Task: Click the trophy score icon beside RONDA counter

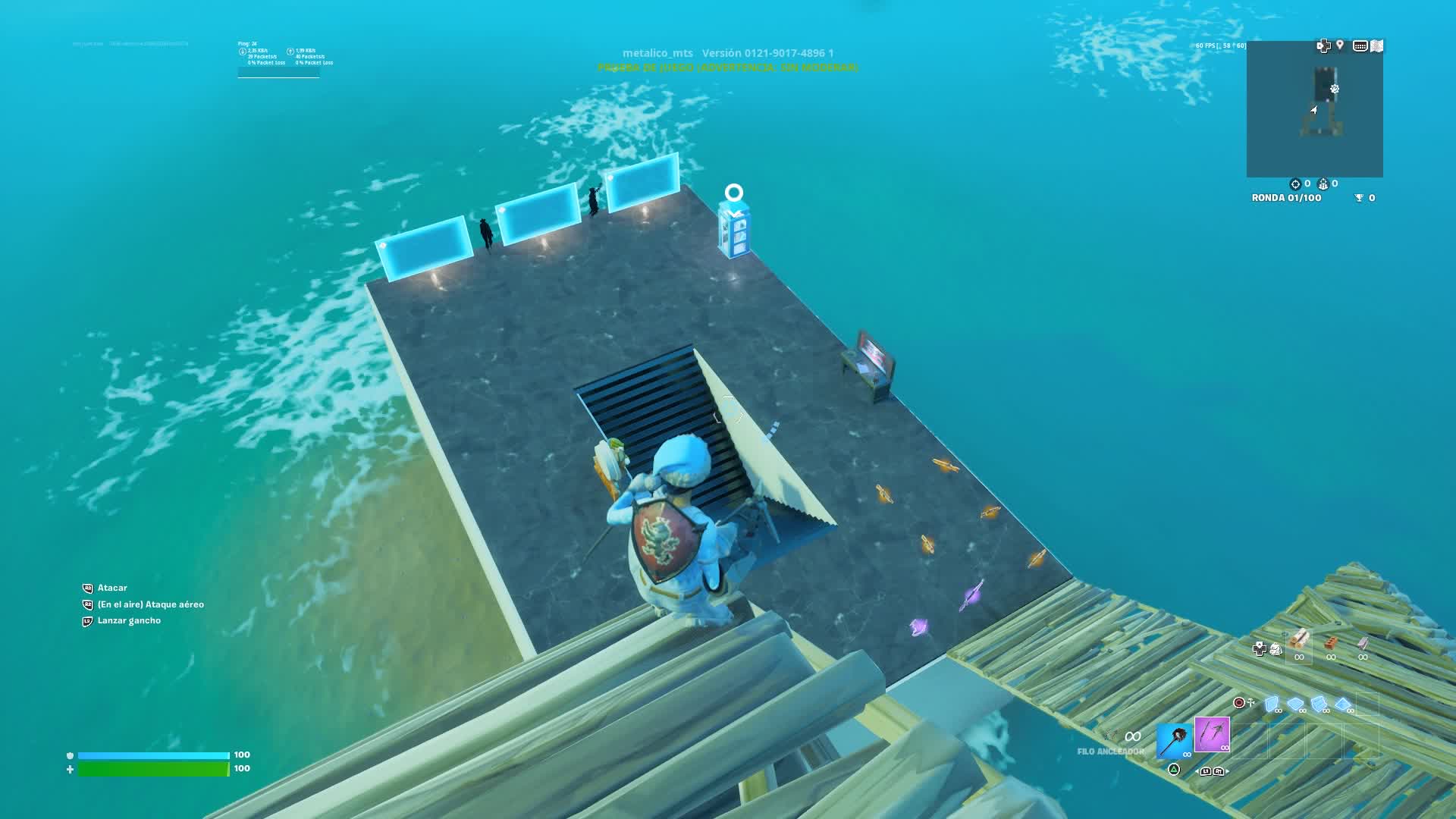Action: [1359, 197]
